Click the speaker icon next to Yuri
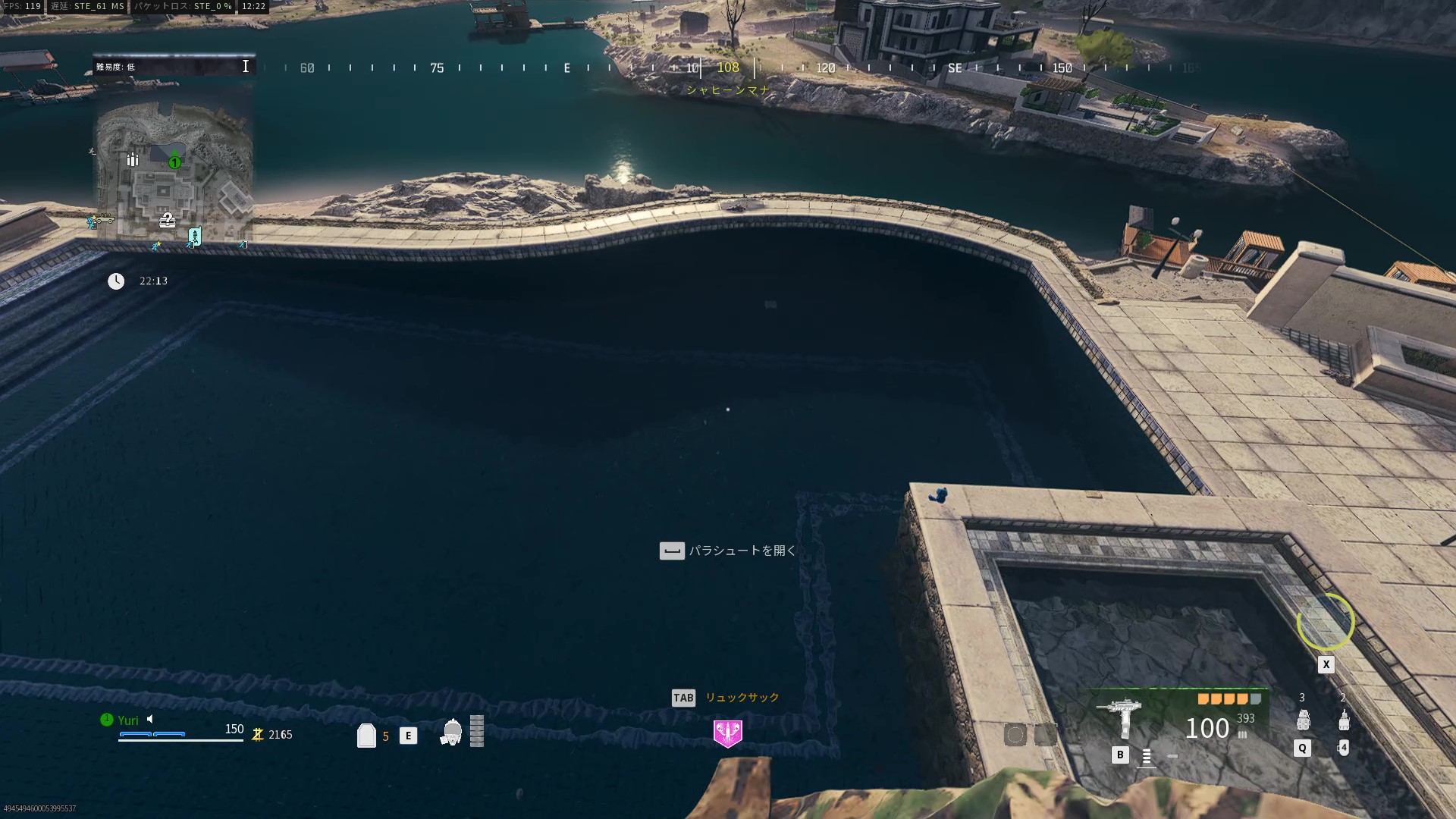This screenshot has height=819, width=1456. pos(150,719)
